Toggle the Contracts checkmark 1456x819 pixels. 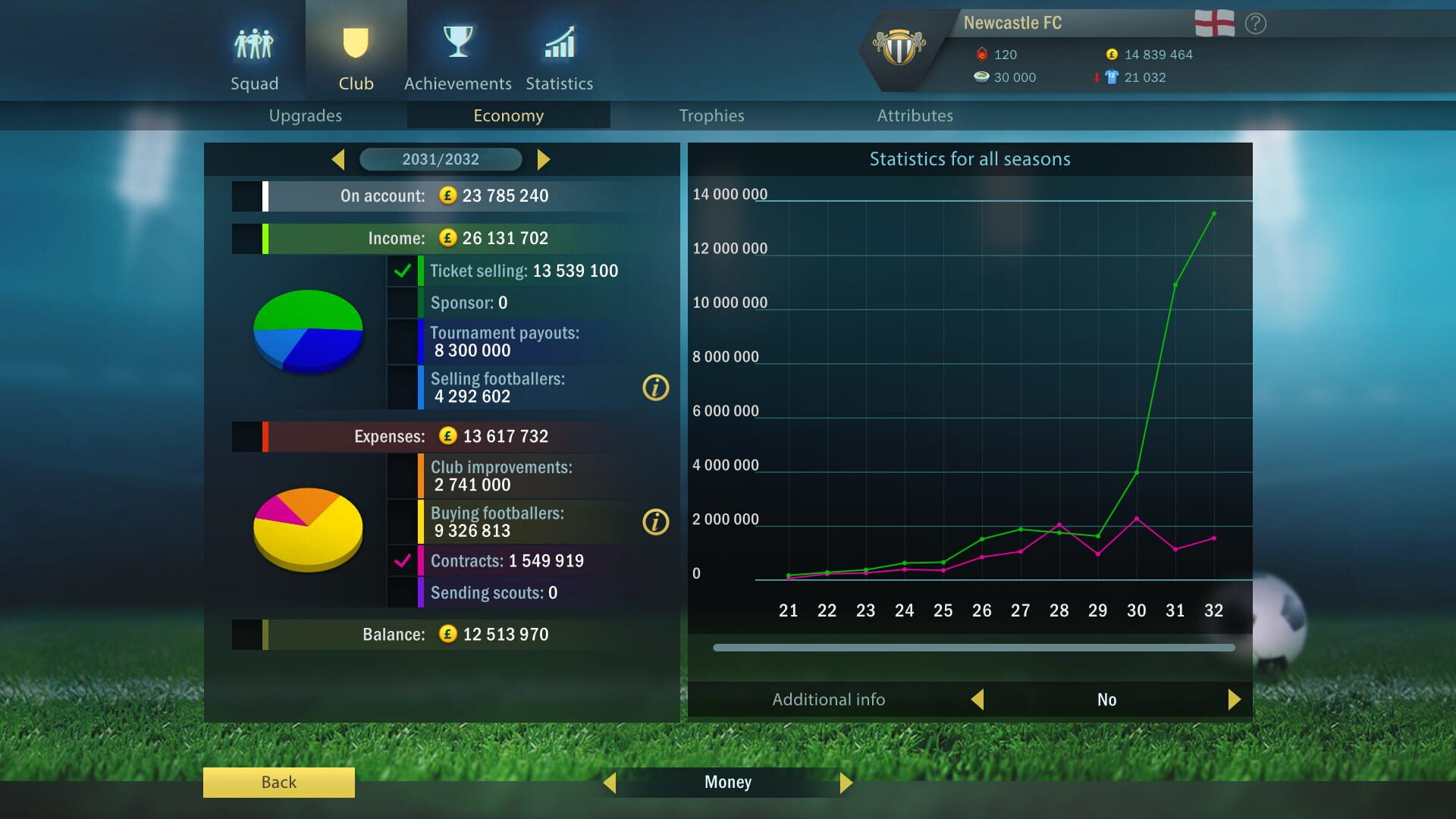pos(402,561)
